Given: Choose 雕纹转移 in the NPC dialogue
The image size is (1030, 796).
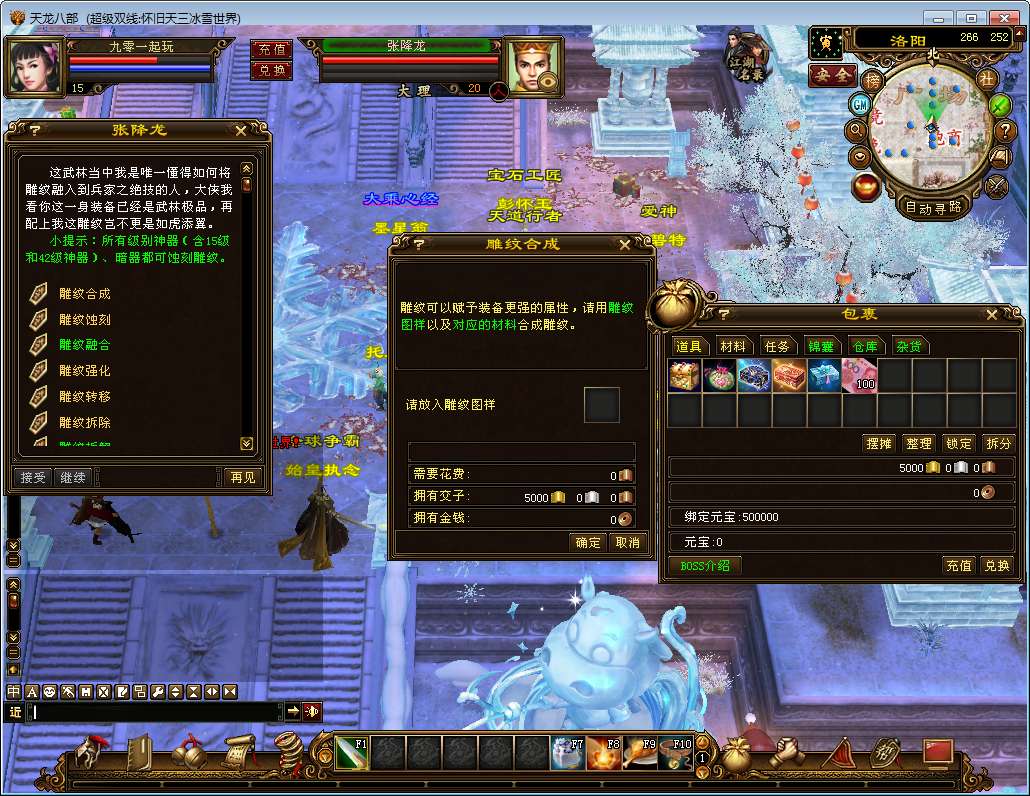Looking at the screenshot, I should (85, 397).
